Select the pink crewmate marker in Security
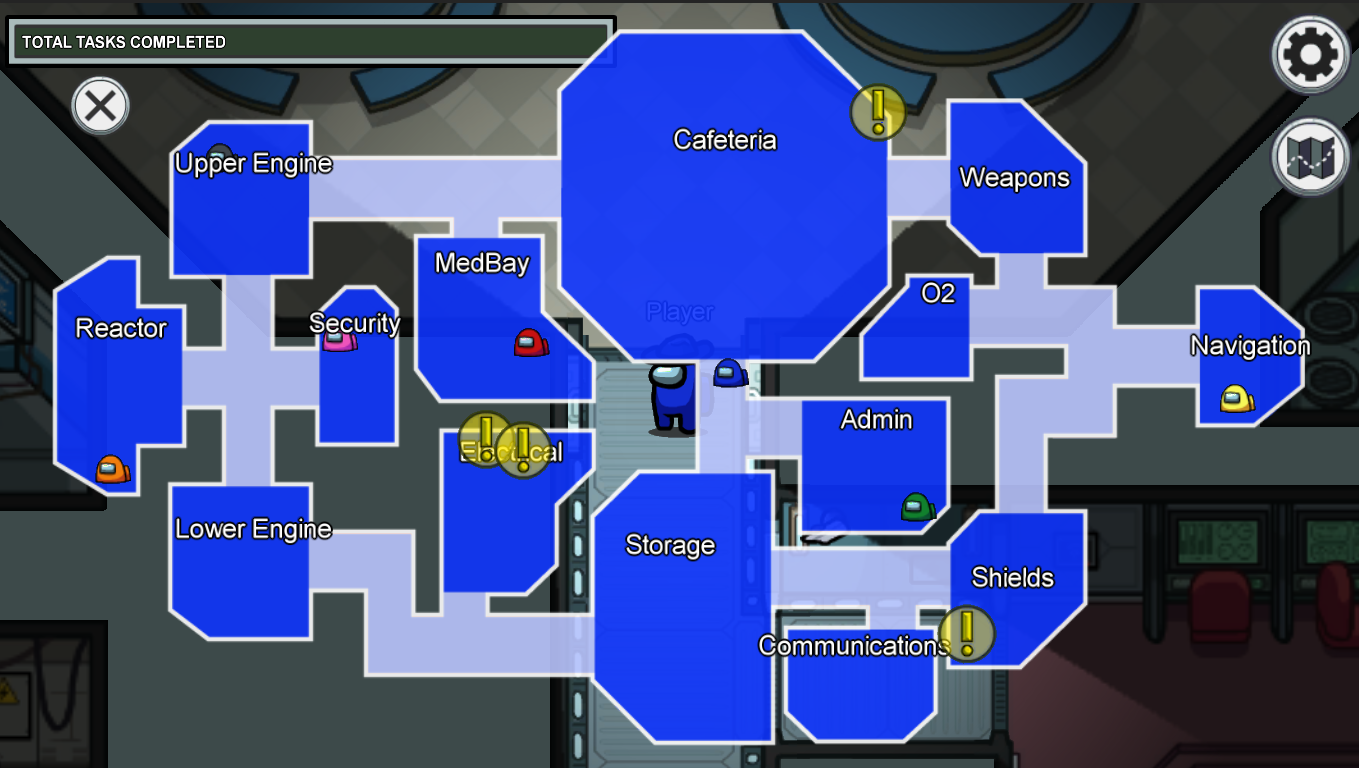Viewport: 1359px width, 768px height. click(338, 343)
